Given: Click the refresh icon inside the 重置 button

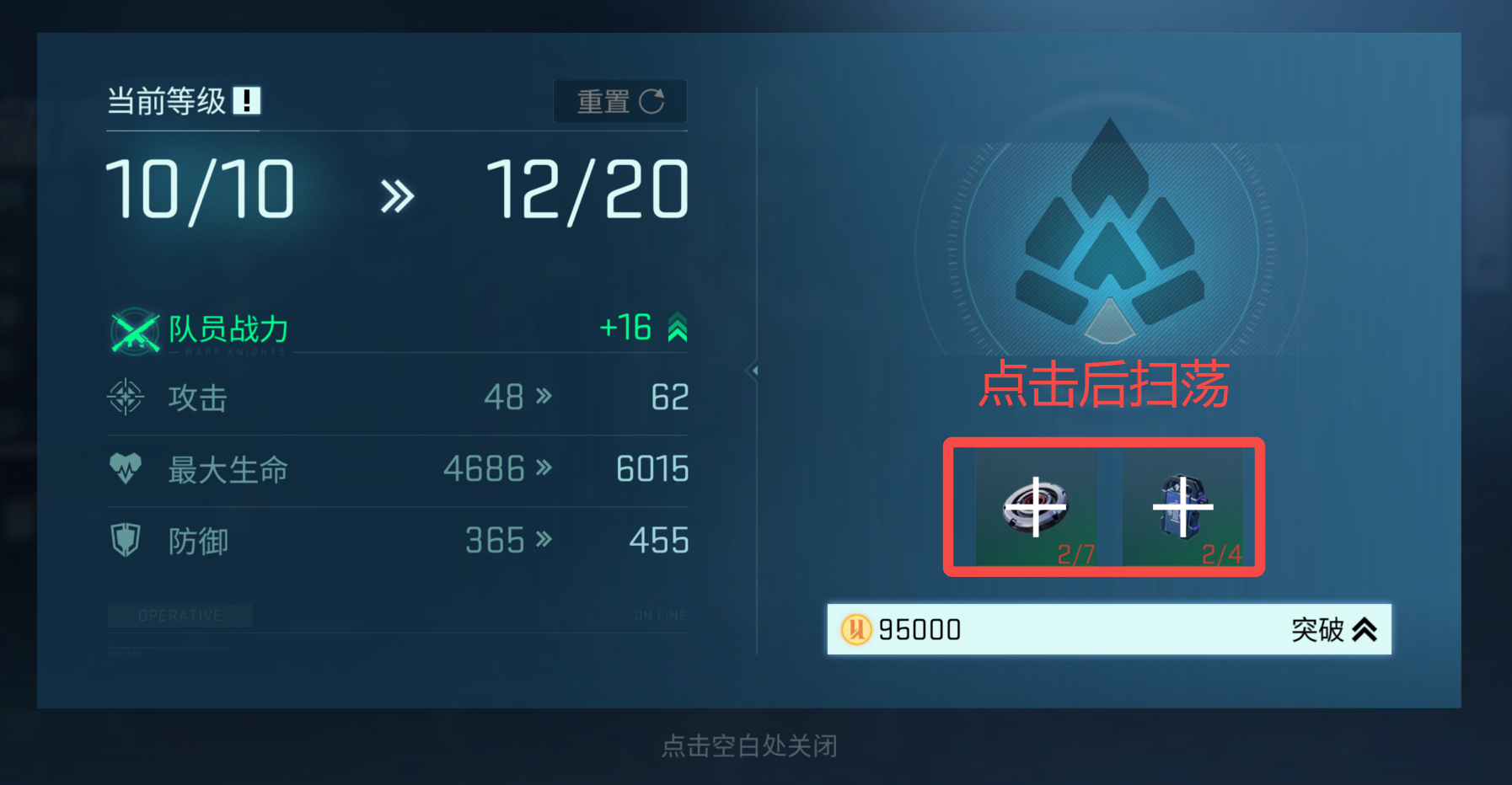Looking at the screenshot, I should [x=651, y=100].
